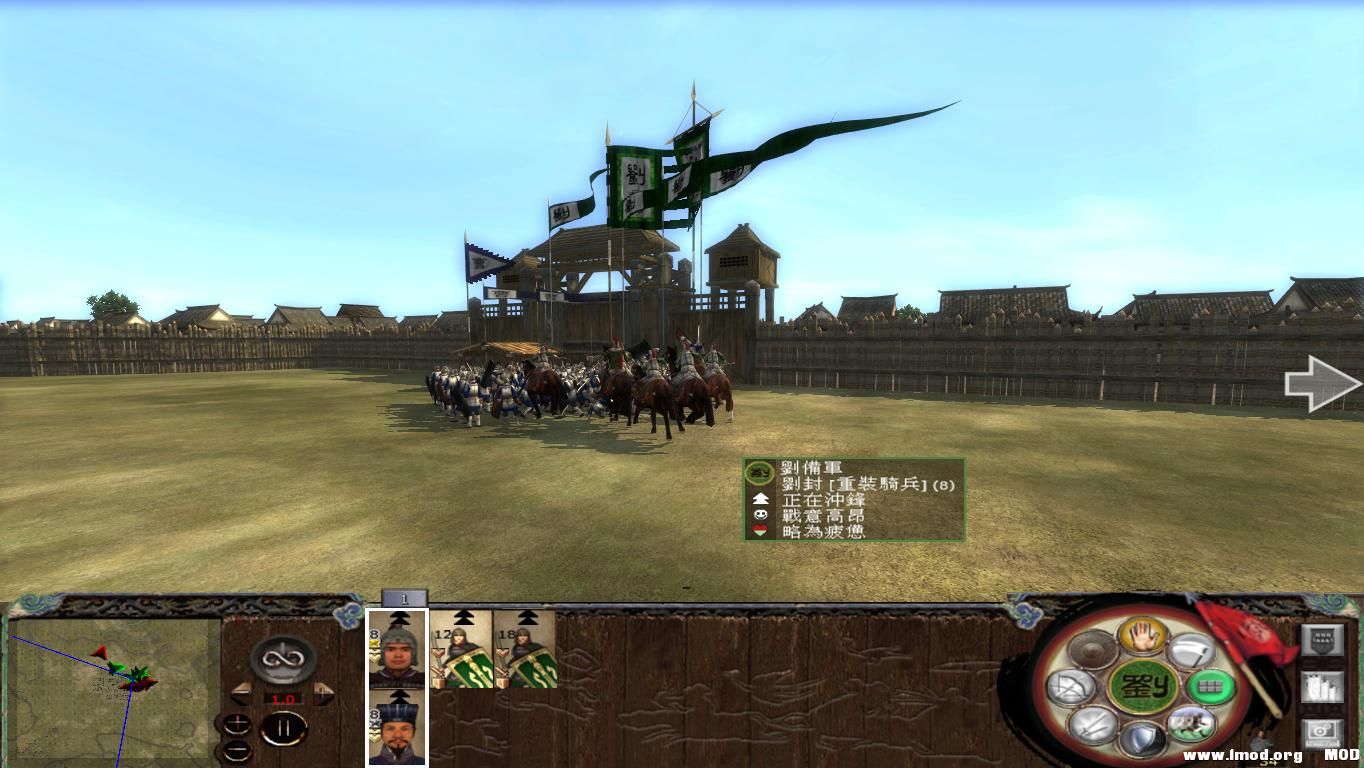1364x768 pixels.
Task: Select the halberd weapon command icon
Action: (1192, 650)
